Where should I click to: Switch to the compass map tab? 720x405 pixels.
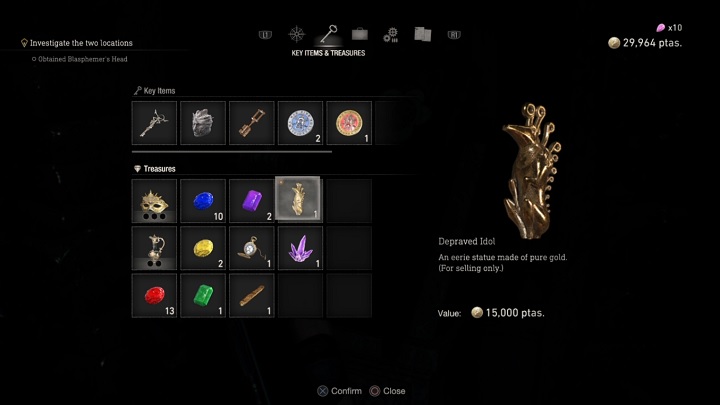point(297,34)
